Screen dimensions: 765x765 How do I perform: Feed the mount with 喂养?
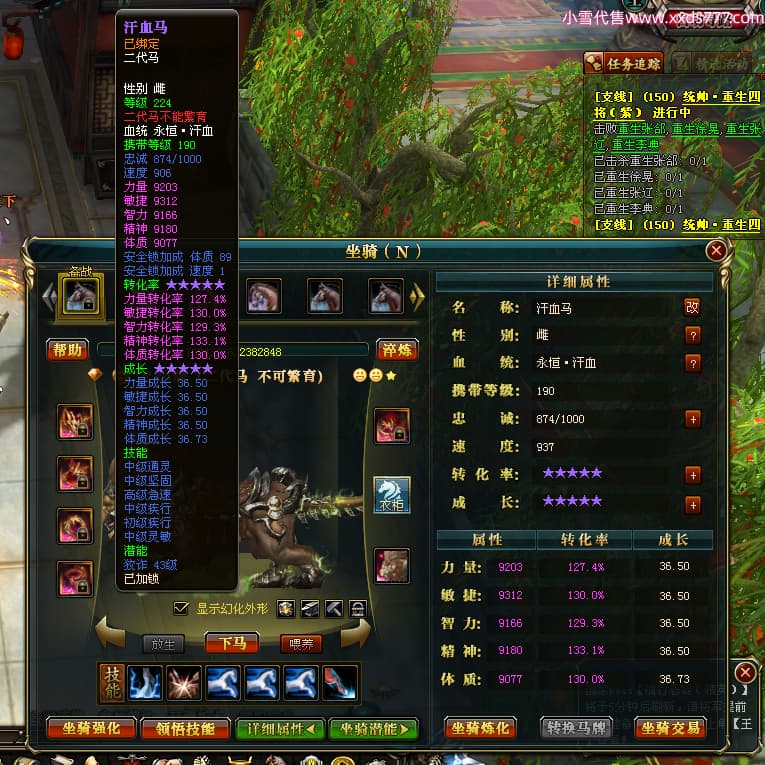[x=300, y=643]
